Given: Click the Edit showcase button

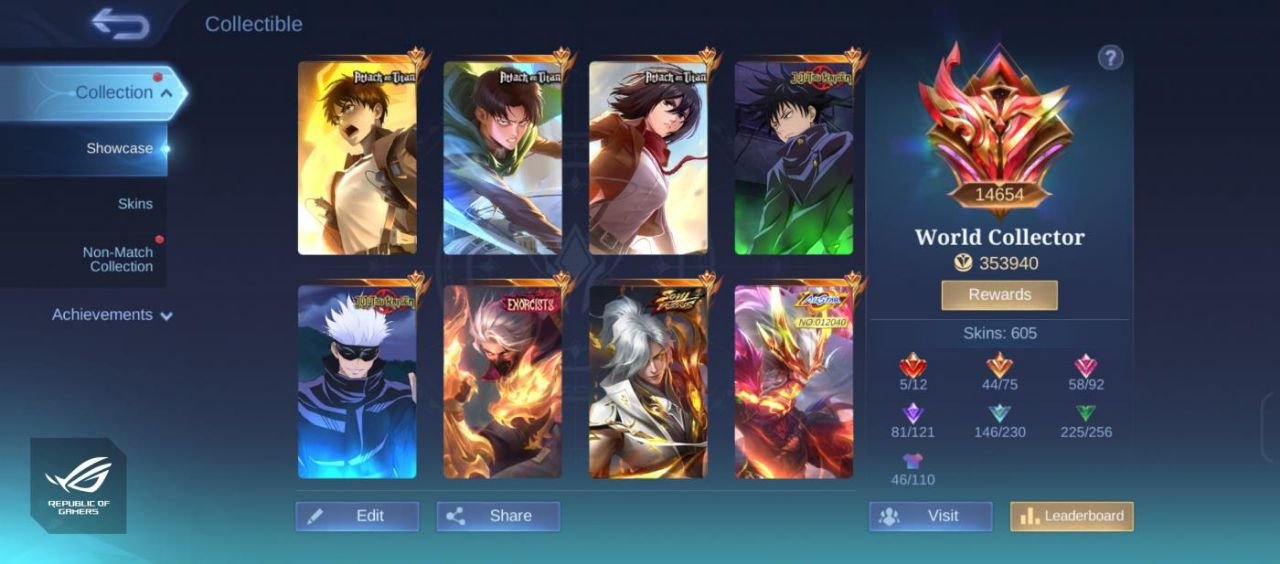Looking at the screenshot, I should coord(357,516).
